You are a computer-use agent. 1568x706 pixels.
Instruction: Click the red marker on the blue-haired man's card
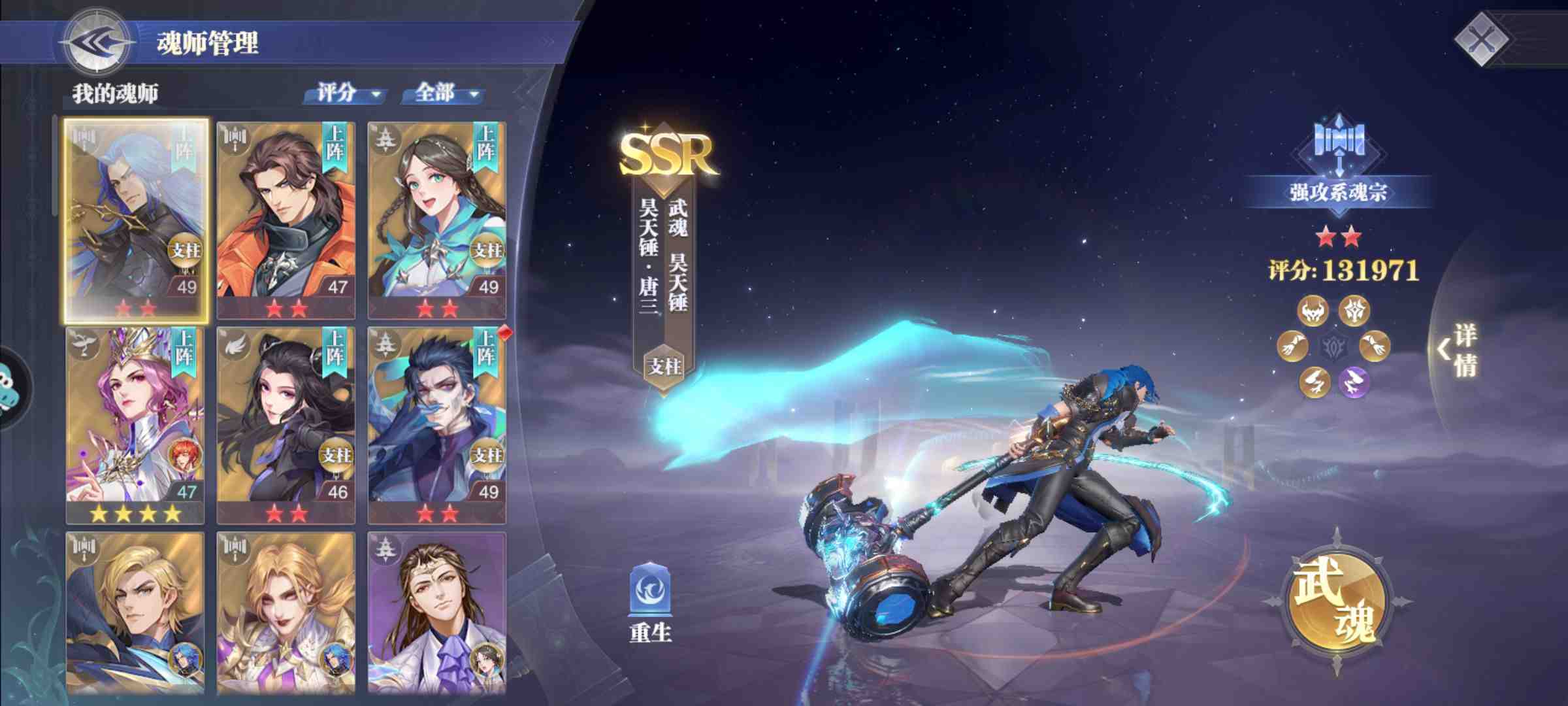click(x=504, y=333)
